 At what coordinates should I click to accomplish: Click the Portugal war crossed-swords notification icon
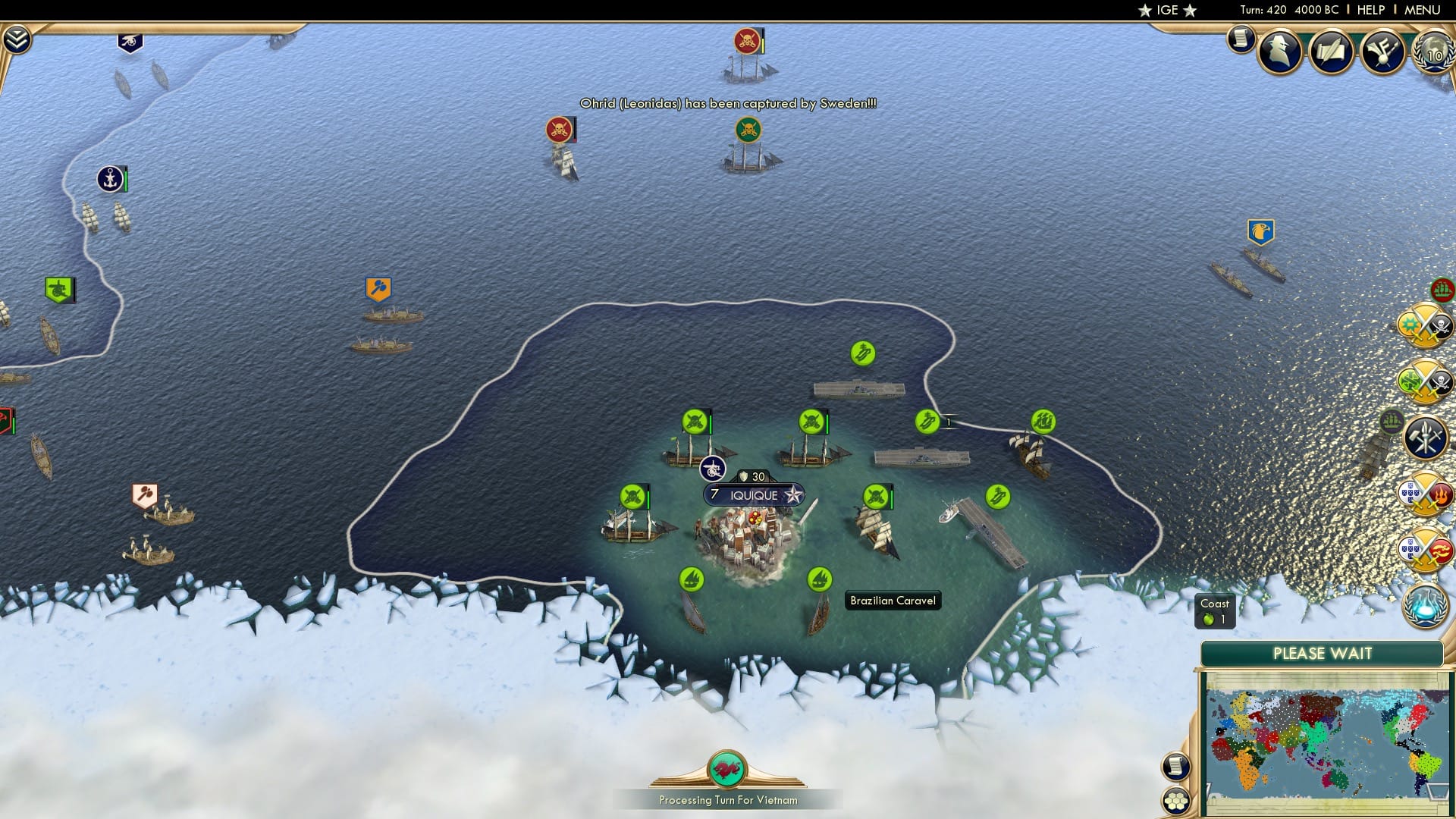pos(1423,492)
